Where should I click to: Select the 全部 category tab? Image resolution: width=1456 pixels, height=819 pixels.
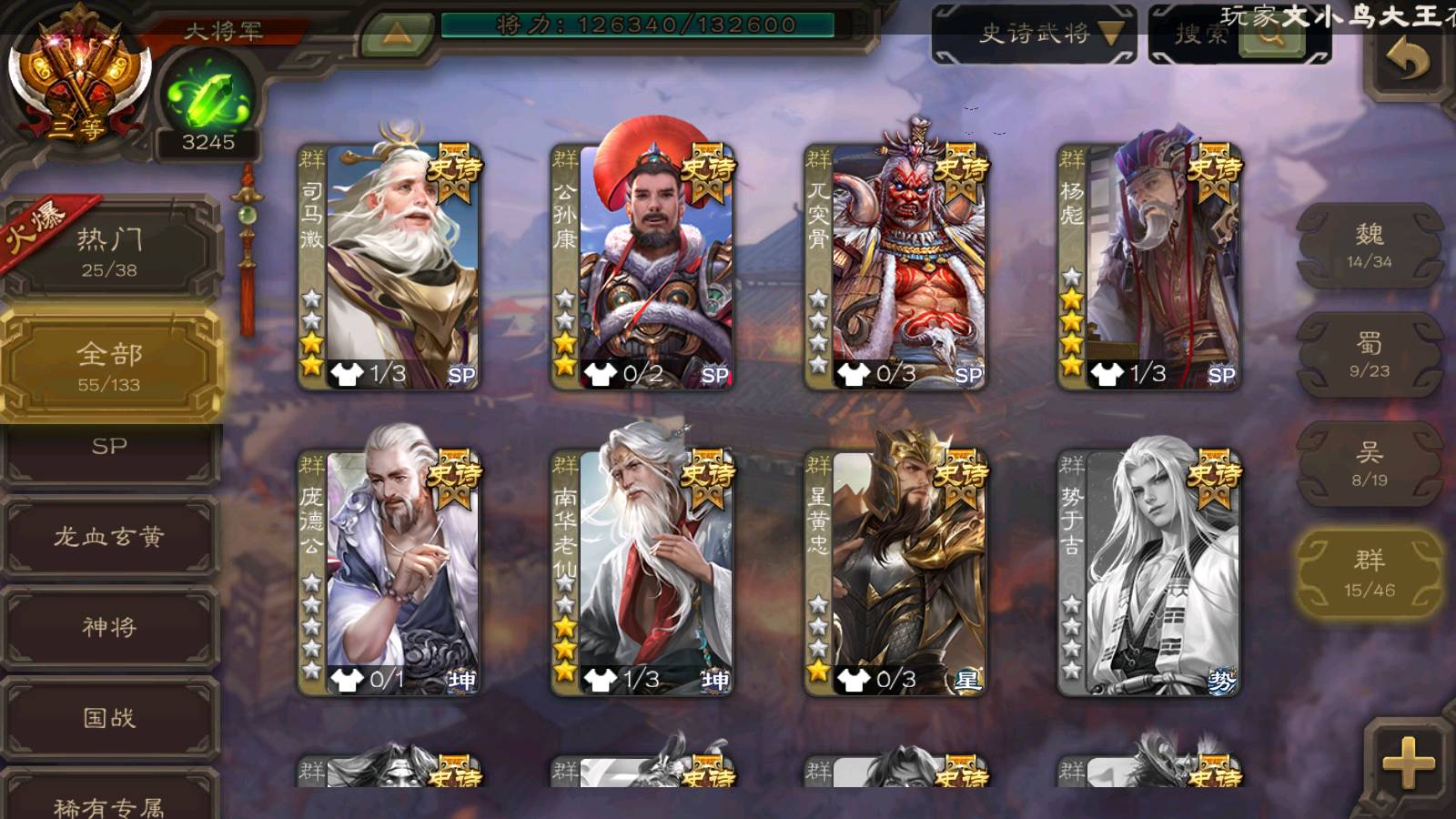pyautogui.click(x=110, y=366)
